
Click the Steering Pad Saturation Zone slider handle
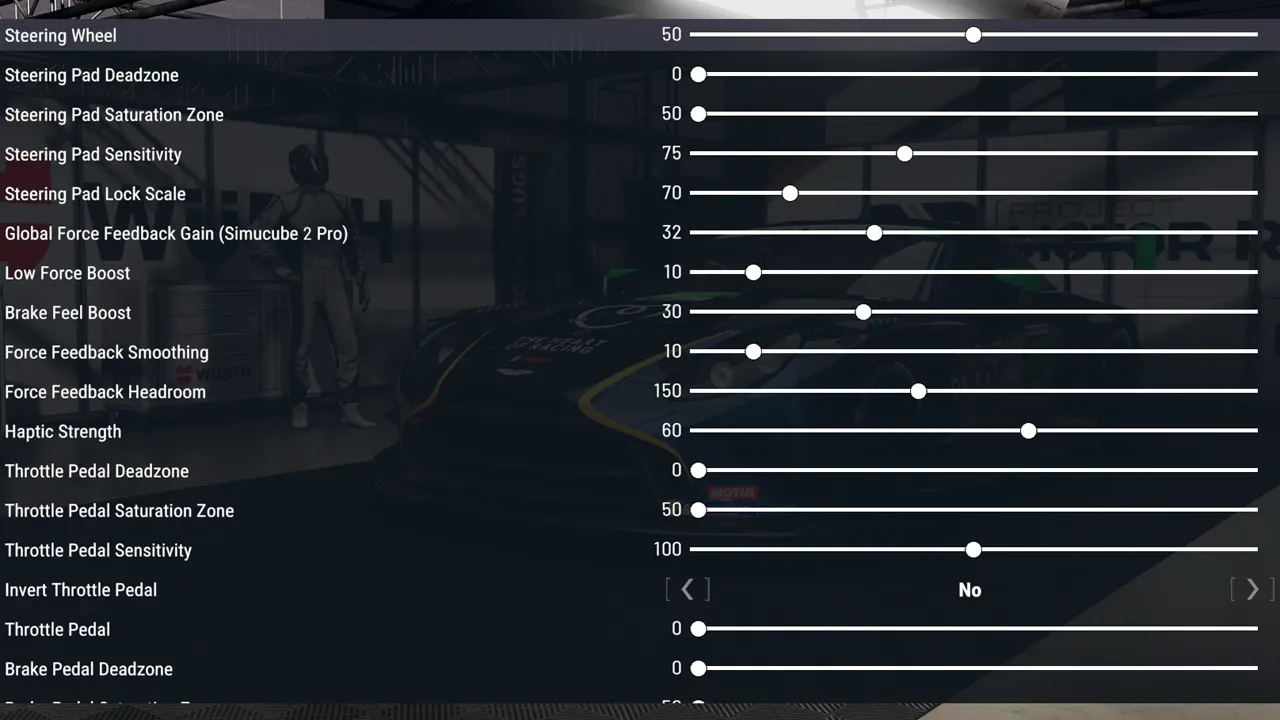point(698,114)
